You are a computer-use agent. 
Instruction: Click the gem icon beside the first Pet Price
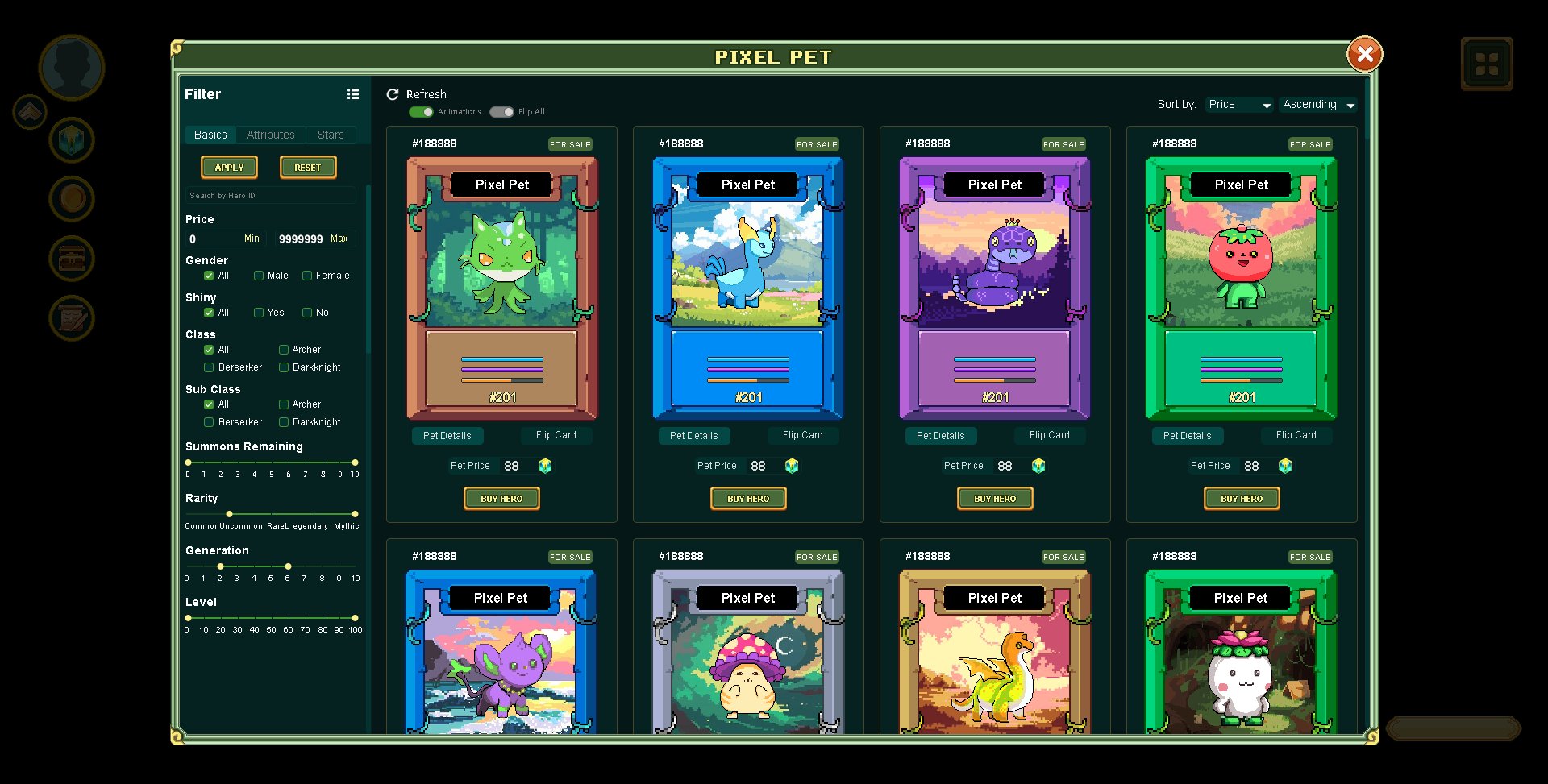pyautogui.click(x=545, y=465)
